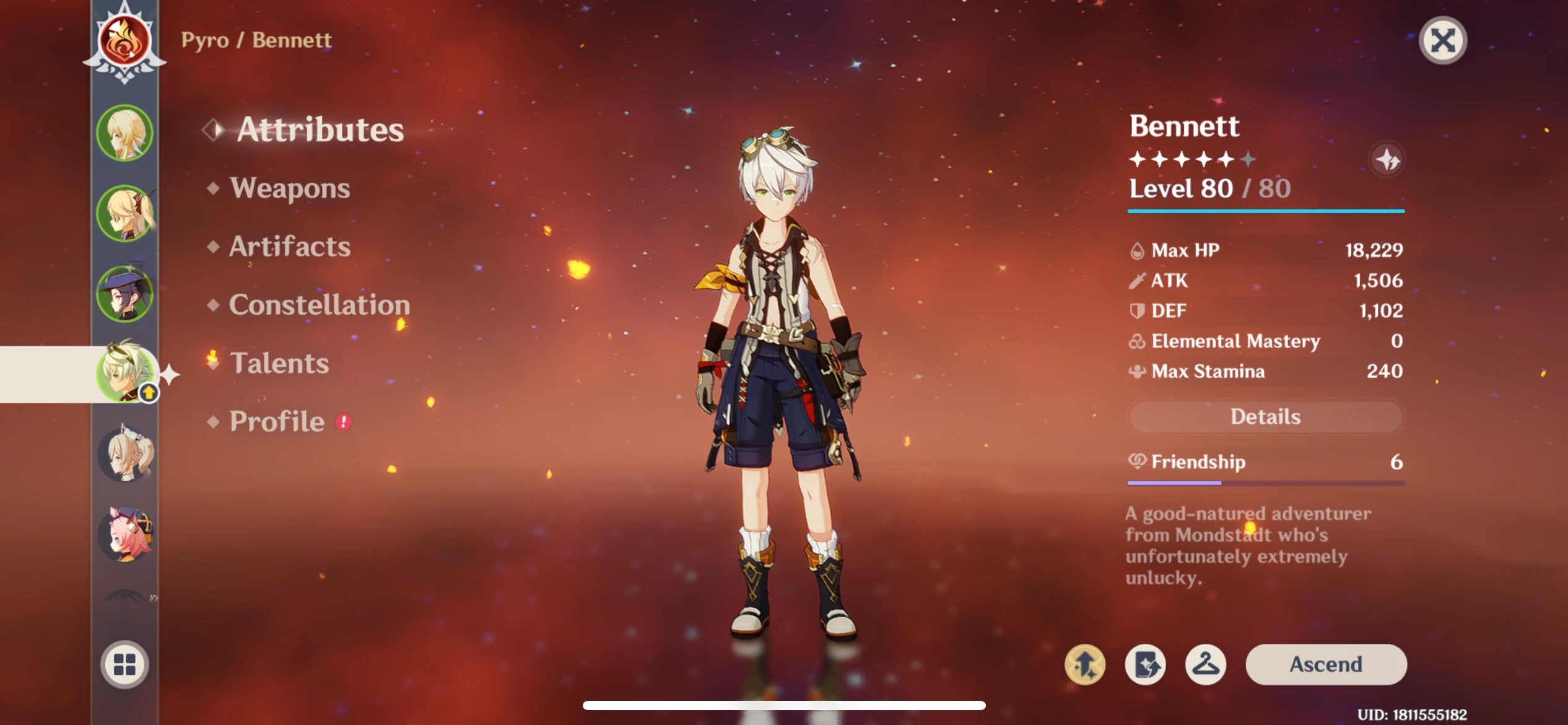Screen dimensions: 1568x725
Task: Click the Pyro element emblem
Action: [124, 41]
